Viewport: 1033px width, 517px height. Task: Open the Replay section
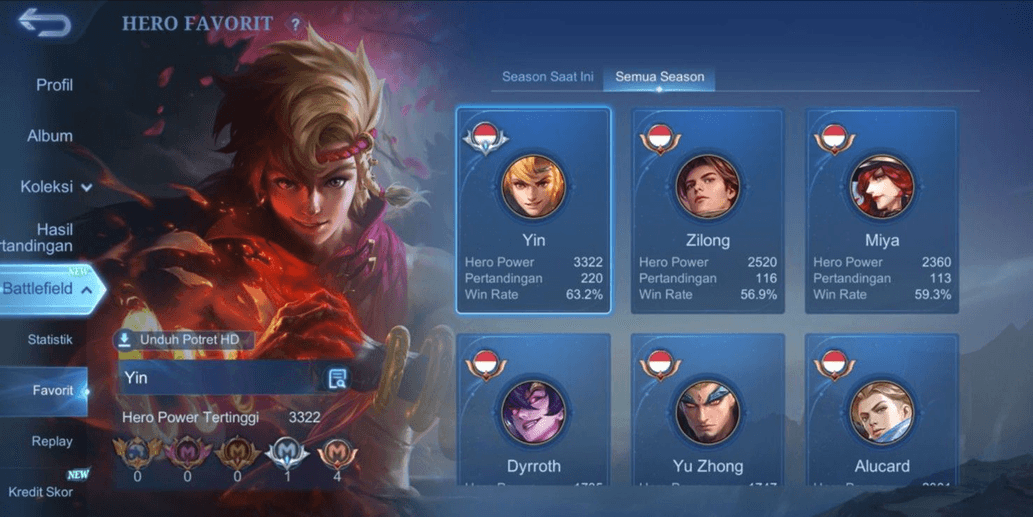[x=52, y=441]
